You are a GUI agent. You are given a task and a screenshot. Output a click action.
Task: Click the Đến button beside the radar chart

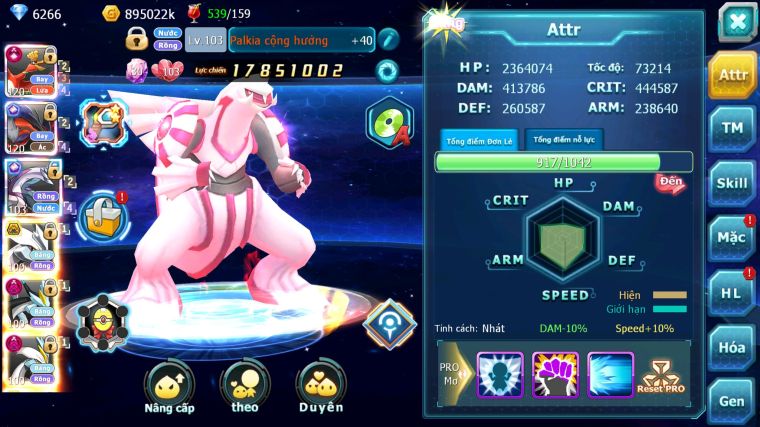pyautogui.click(x=670, y=181)
